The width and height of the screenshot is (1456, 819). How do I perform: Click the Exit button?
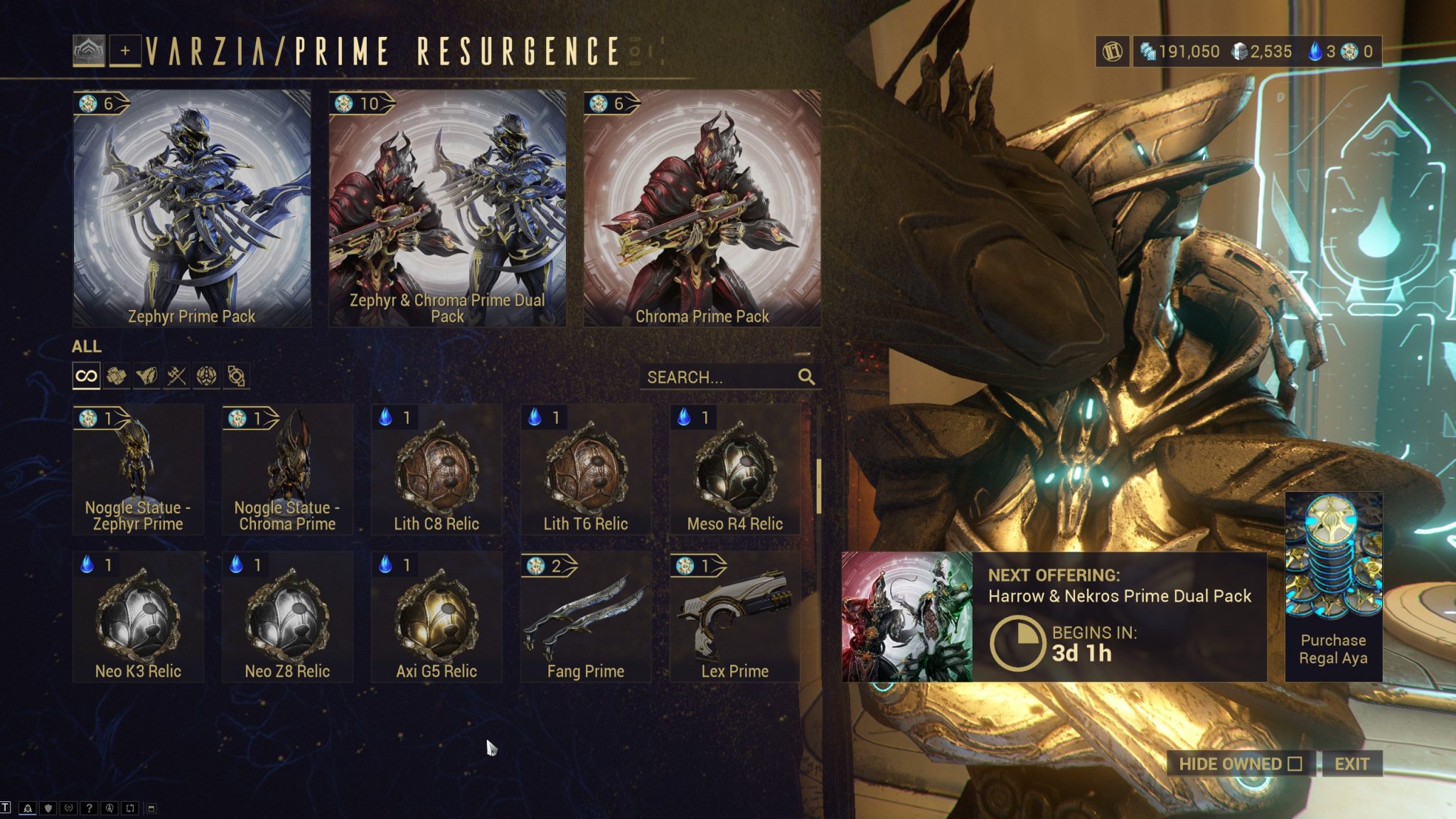coord(1353,763)
